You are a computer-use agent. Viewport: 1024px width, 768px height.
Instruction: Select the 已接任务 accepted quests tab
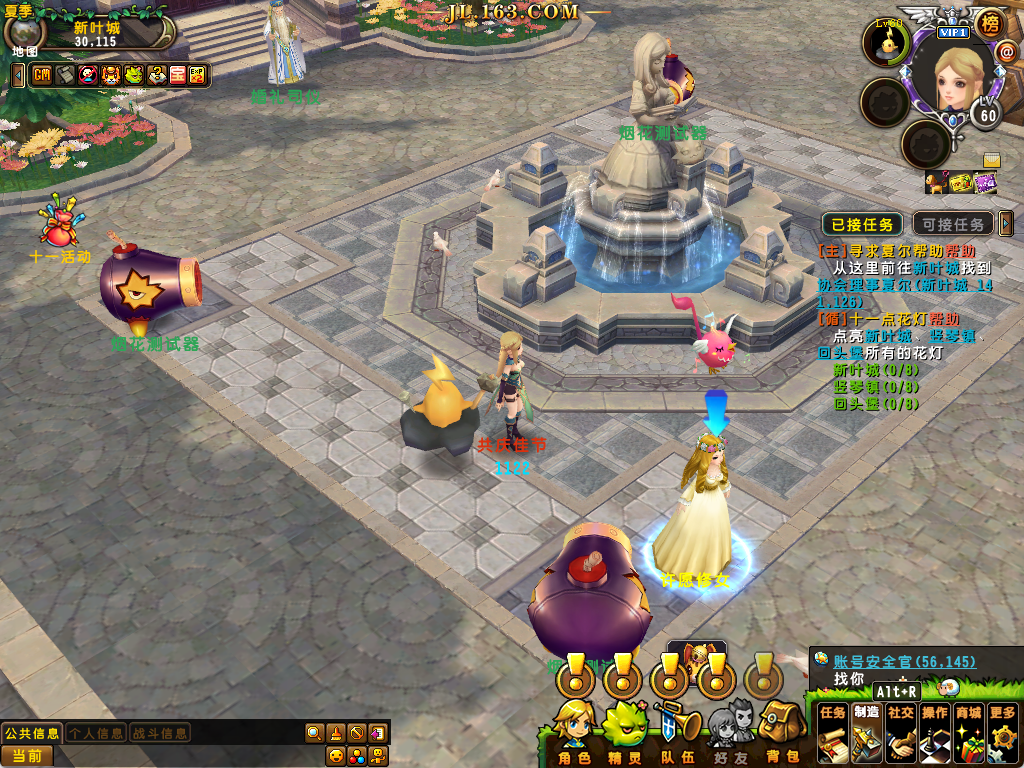click(862, 224)
